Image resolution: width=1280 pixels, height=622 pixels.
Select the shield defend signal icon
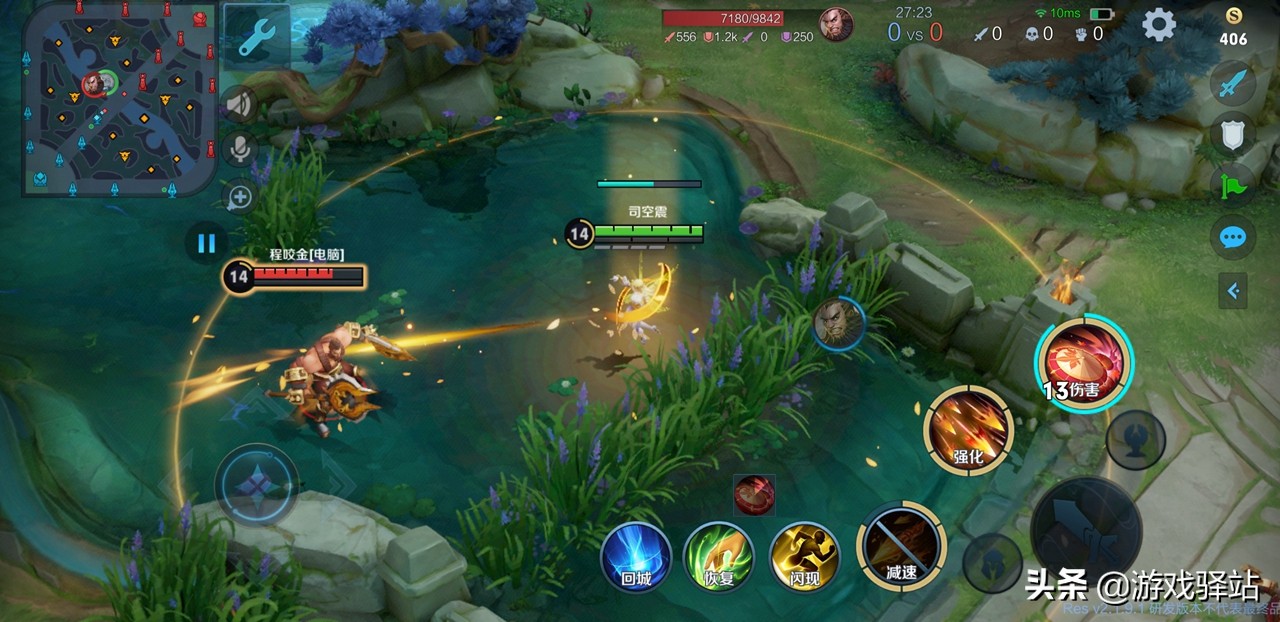coord(1233,134)
